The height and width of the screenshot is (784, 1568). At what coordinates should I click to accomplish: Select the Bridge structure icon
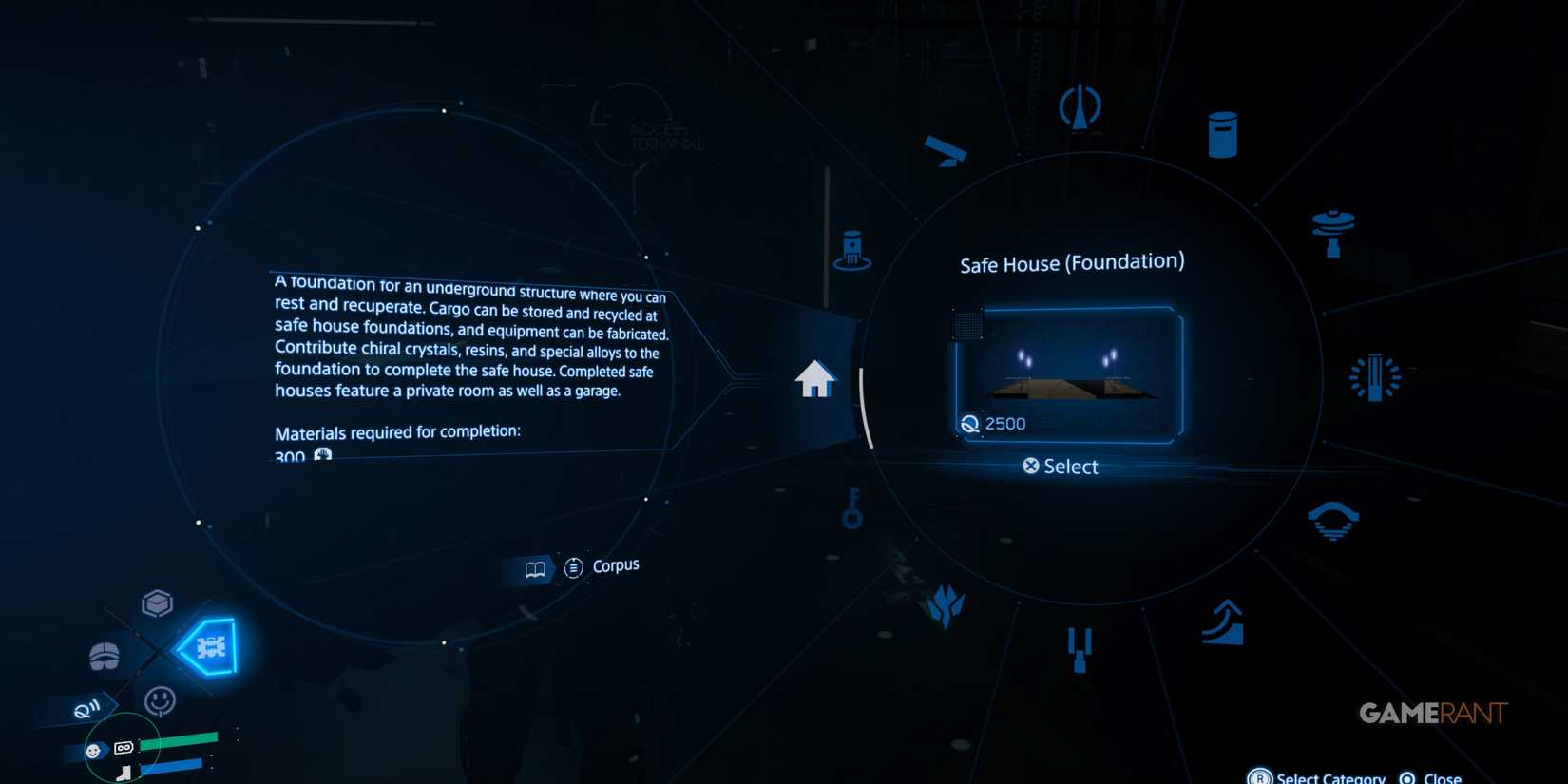(1335, 518)
